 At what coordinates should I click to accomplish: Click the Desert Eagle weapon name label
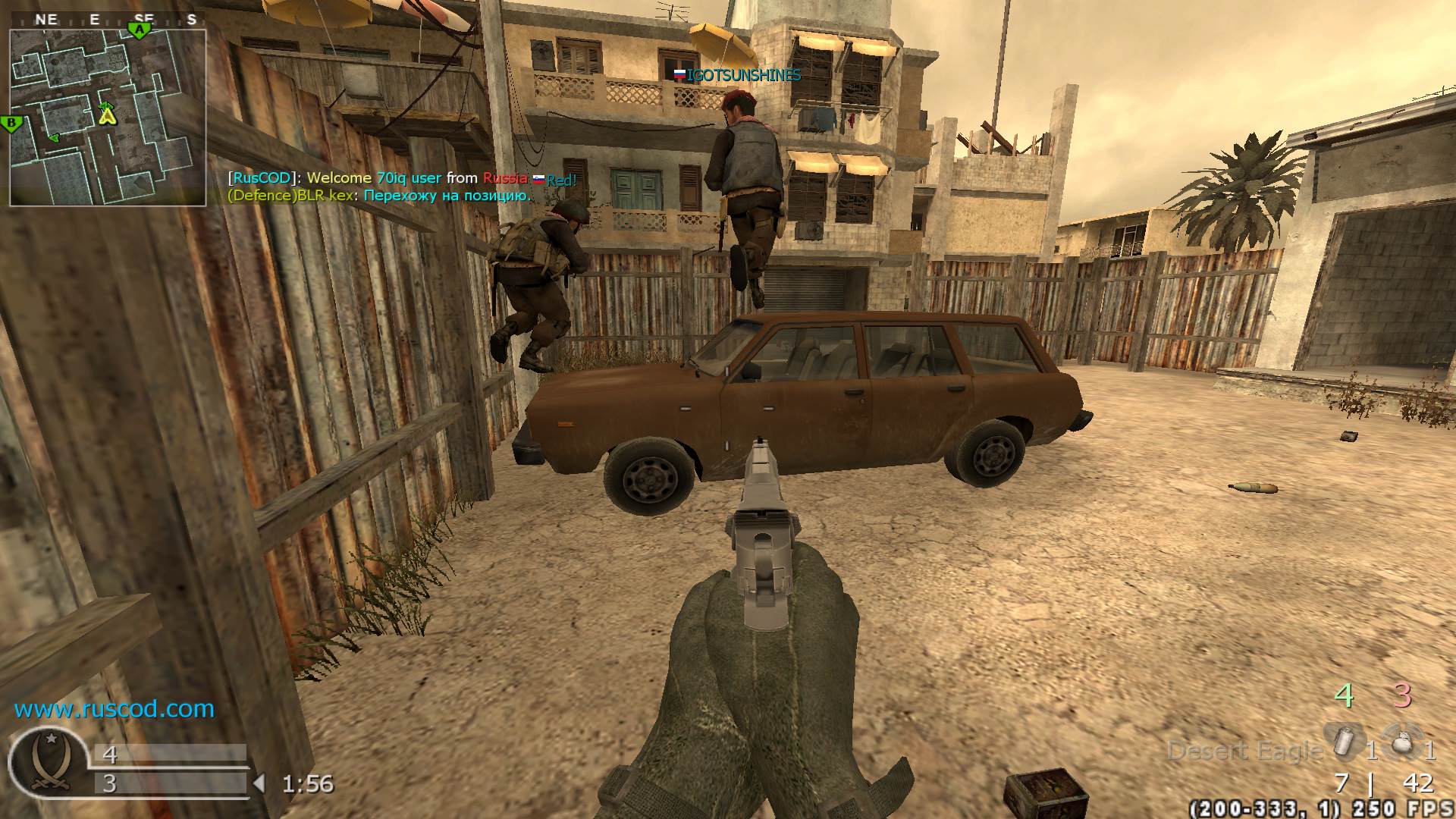tap(1245, 751)
